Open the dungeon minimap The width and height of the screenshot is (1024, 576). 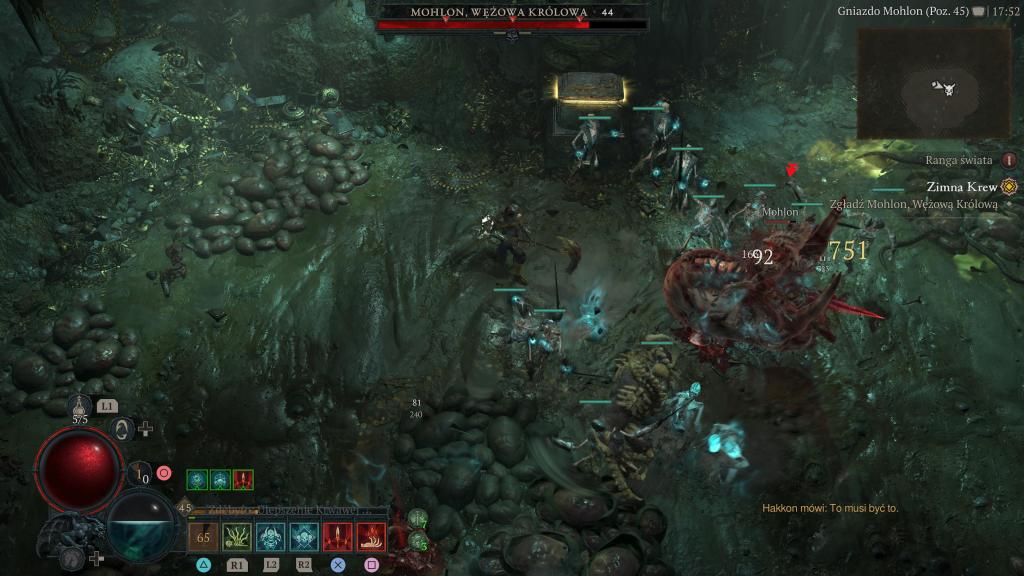click(938, 85)
